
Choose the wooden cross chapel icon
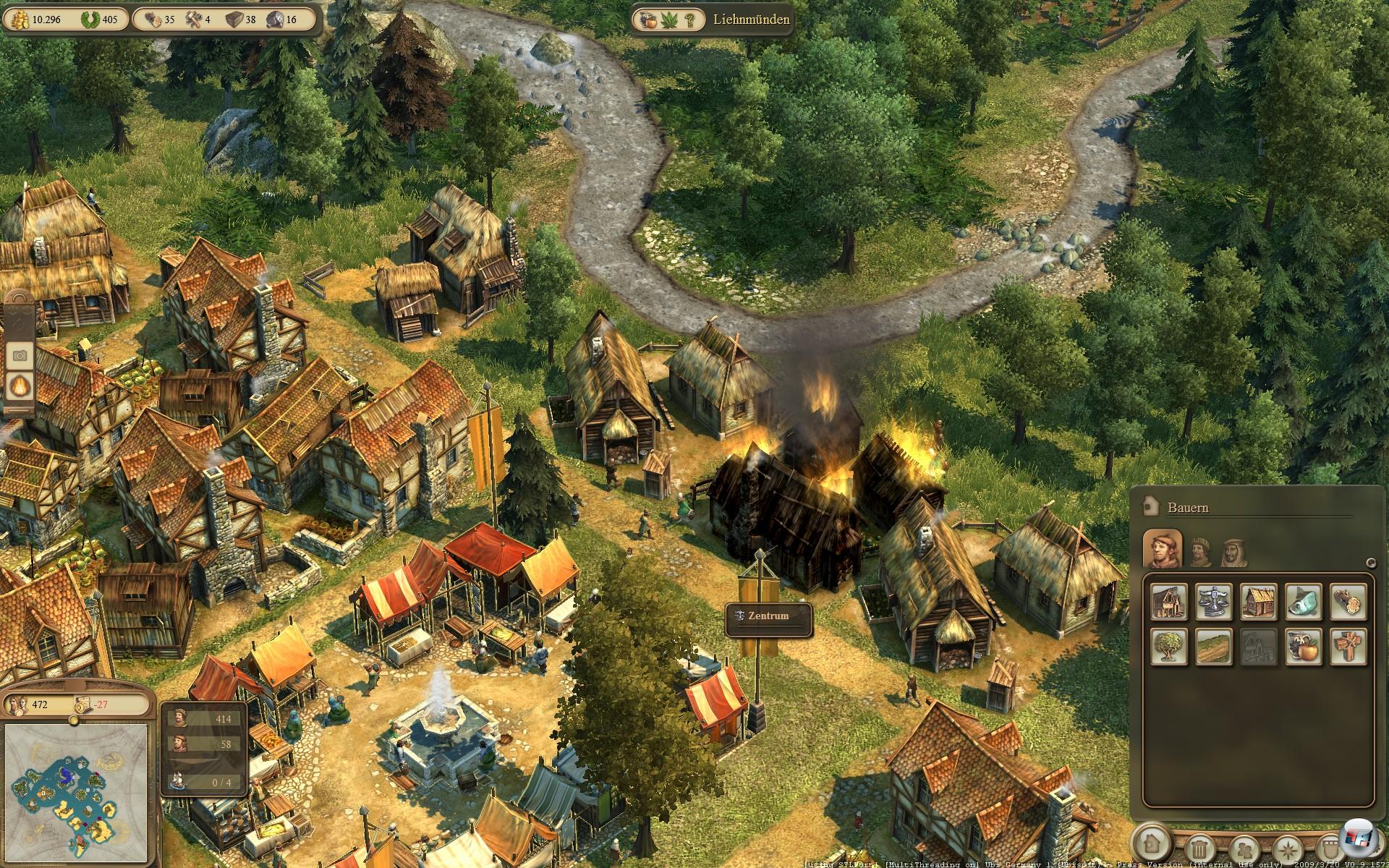[1348, 647]
